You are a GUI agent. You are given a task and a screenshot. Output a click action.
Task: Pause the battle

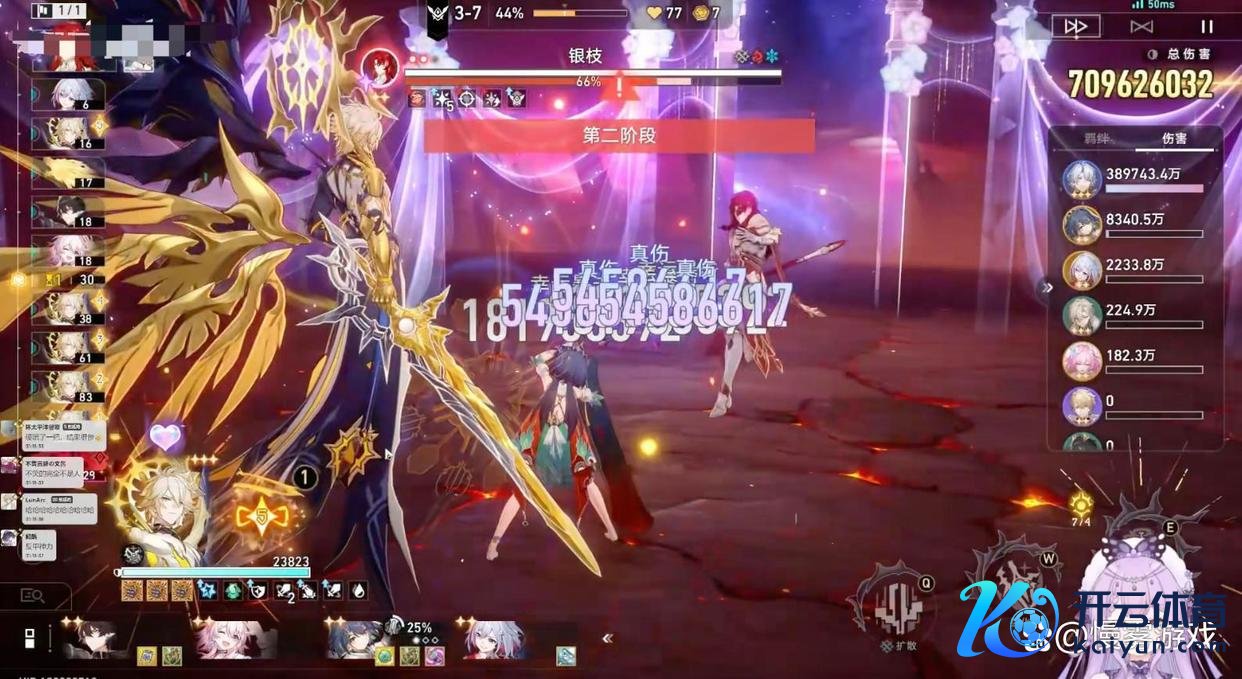point(1207,27)
